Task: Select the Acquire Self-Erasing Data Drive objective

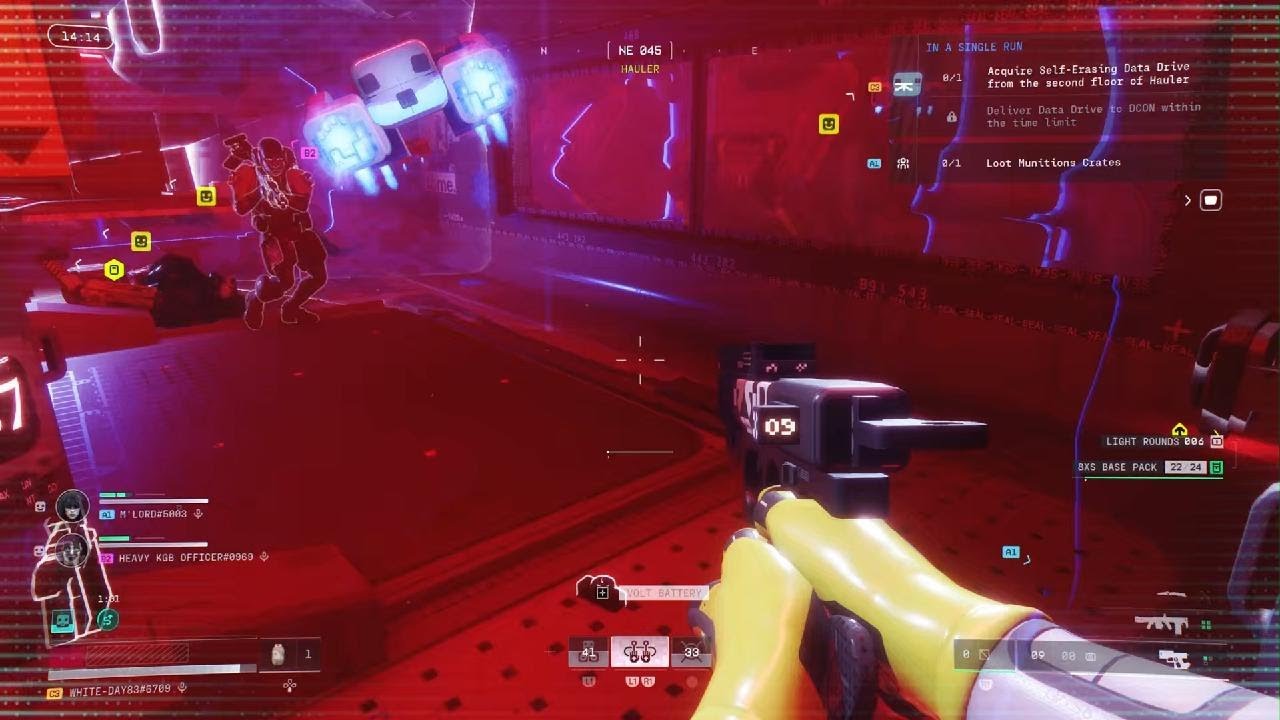Action: pyautogui.click(x=1088, y=75)
